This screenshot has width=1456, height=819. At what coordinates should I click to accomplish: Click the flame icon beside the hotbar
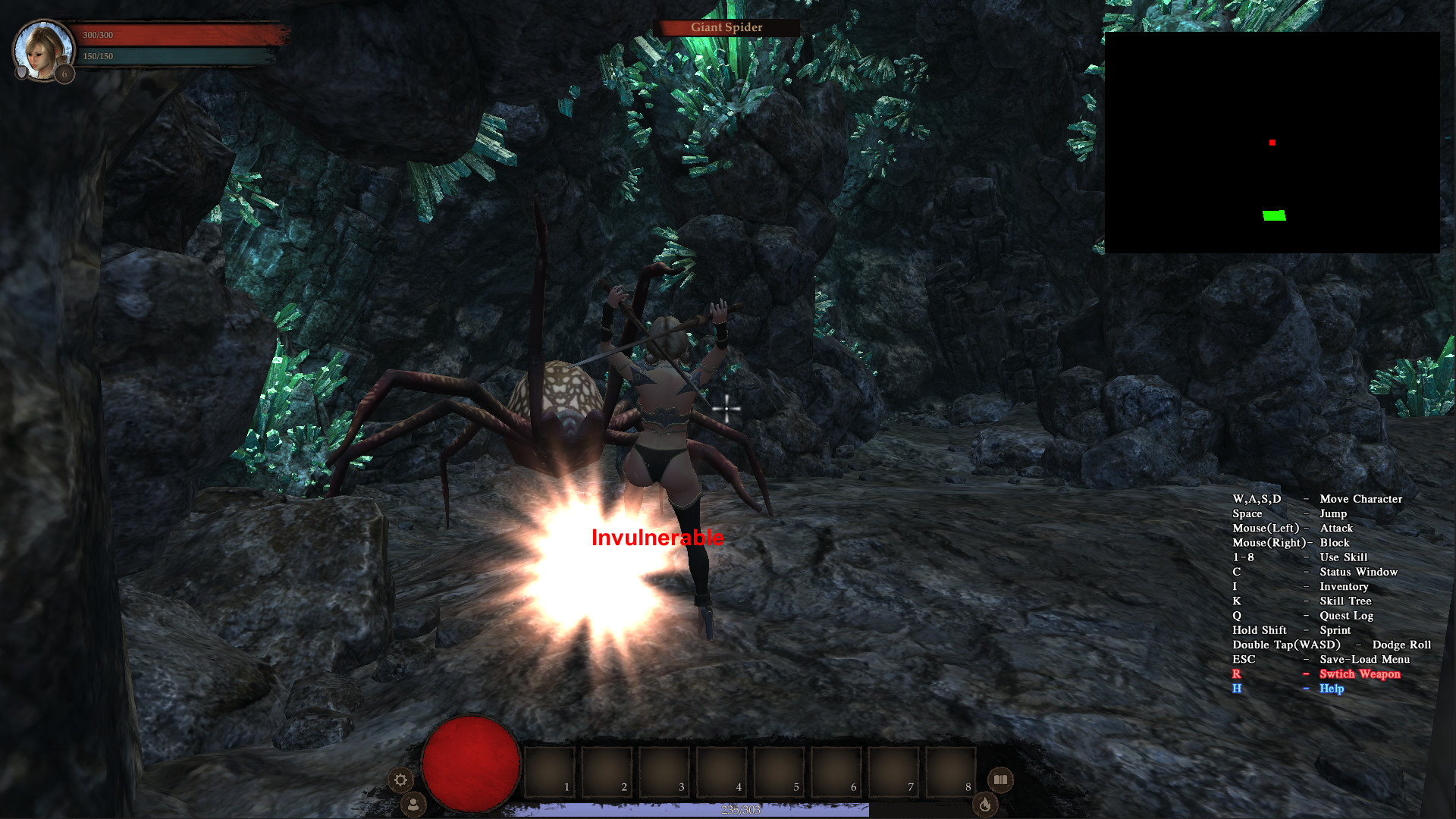[987, 805]
